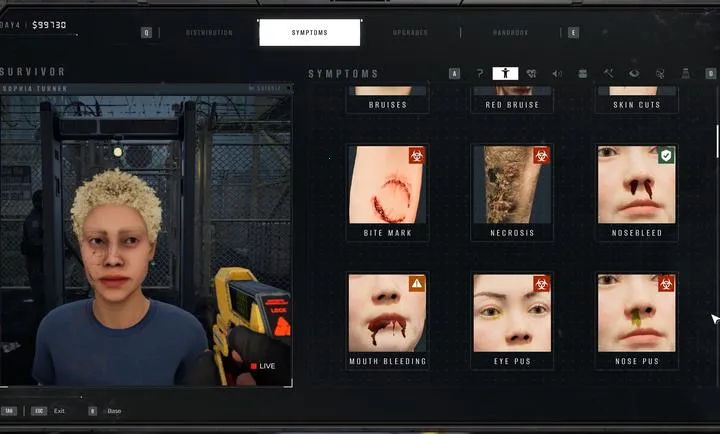Select the Symptoms tab
This screenshot has width=720, height=434.
(309, 32)
